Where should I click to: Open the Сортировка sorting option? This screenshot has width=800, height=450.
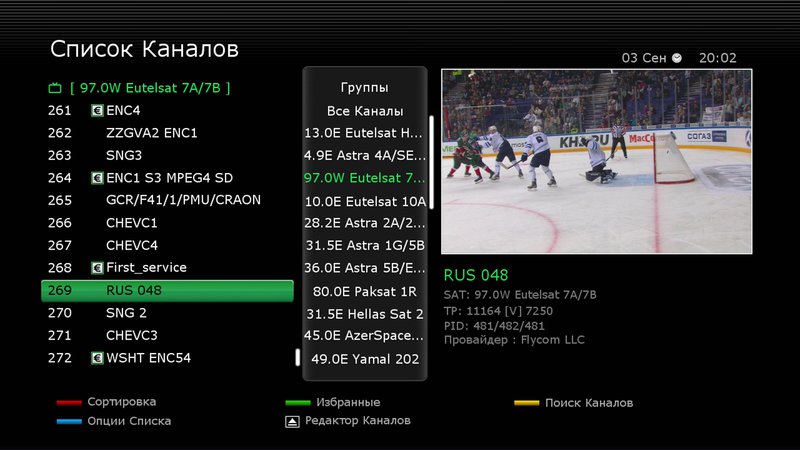[x=121, y=402]
